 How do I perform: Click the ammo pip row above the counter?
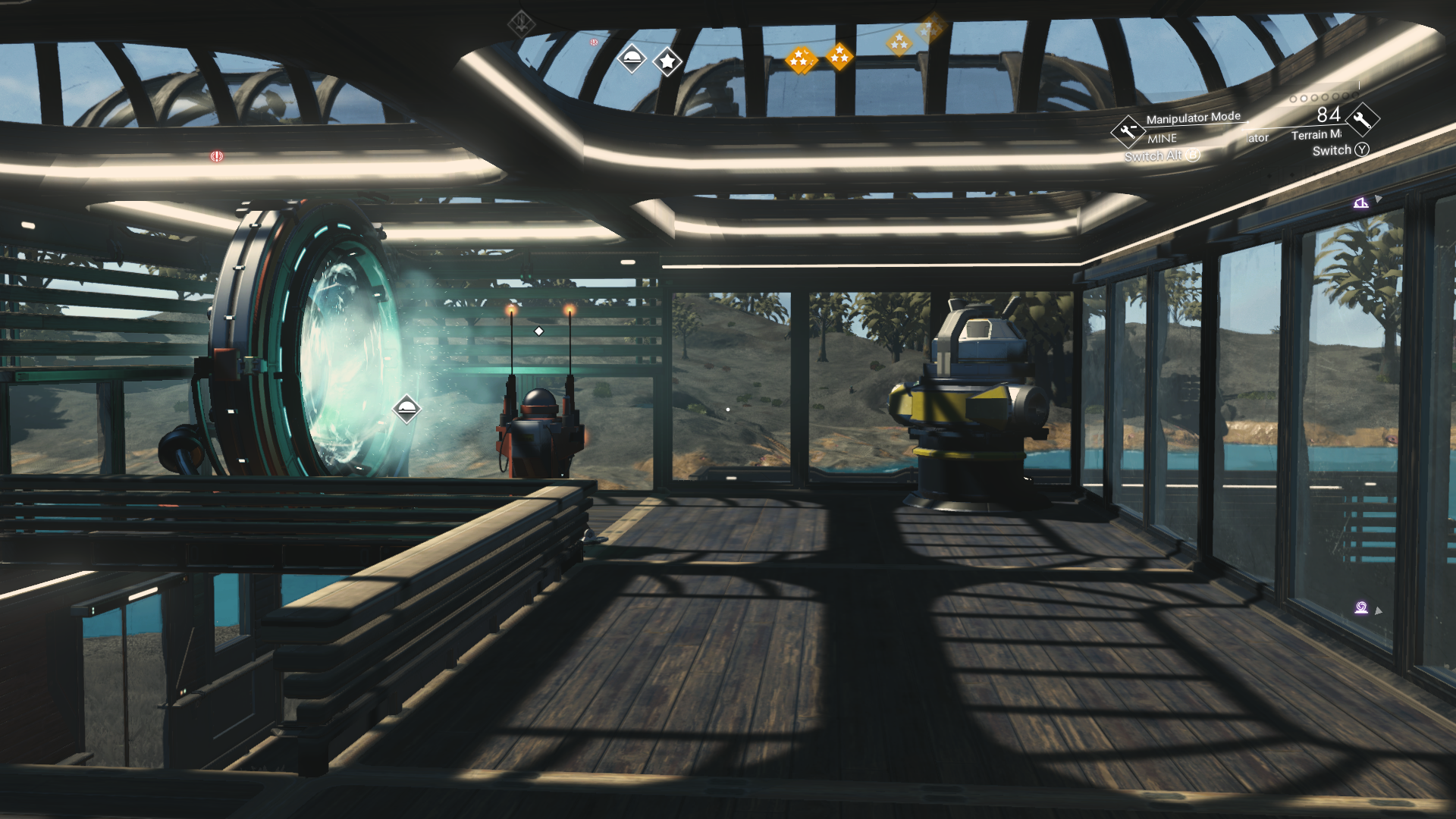point(1319,99)
